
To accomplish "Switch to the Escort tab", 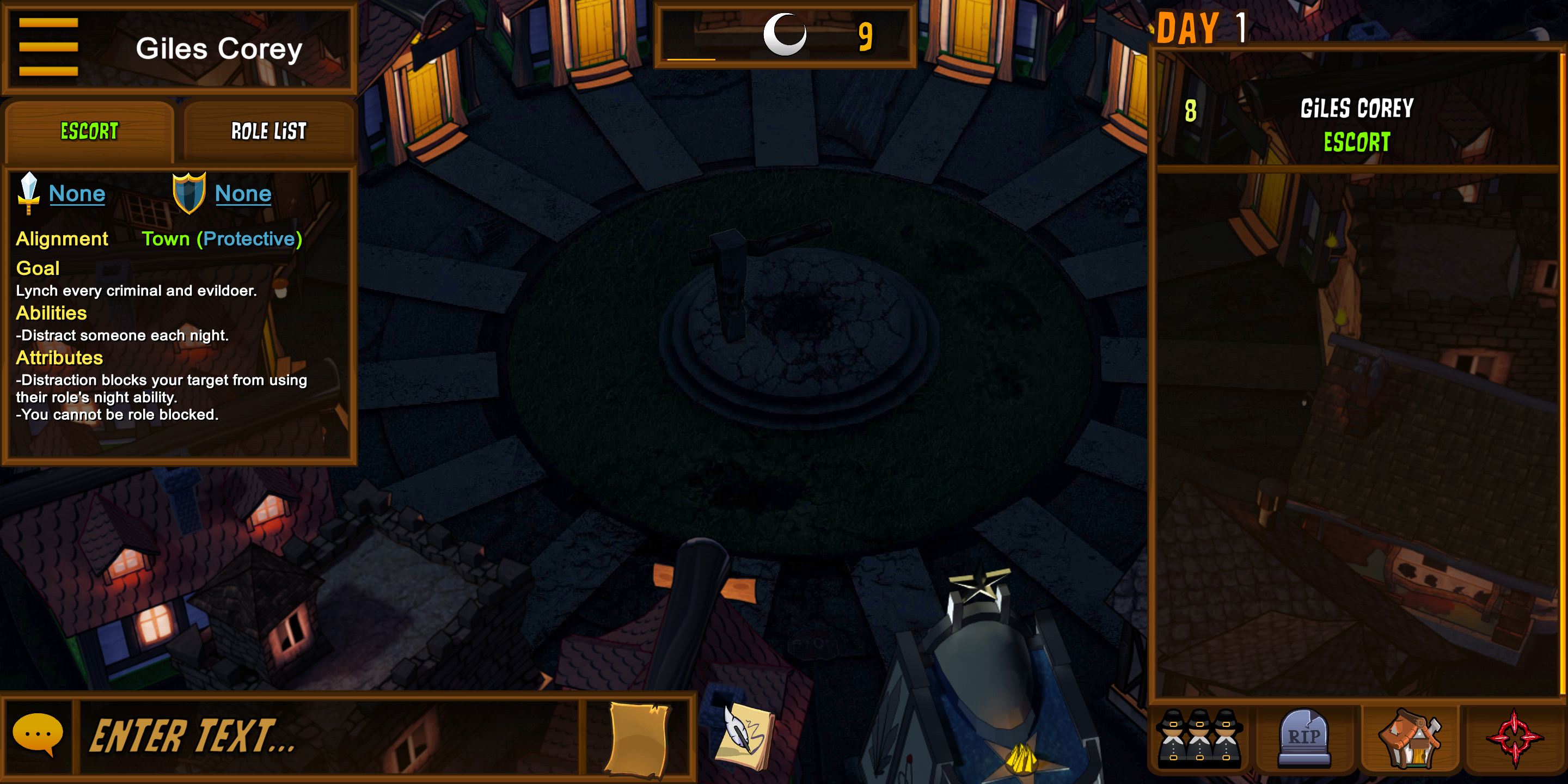I will tap(89, 131).
